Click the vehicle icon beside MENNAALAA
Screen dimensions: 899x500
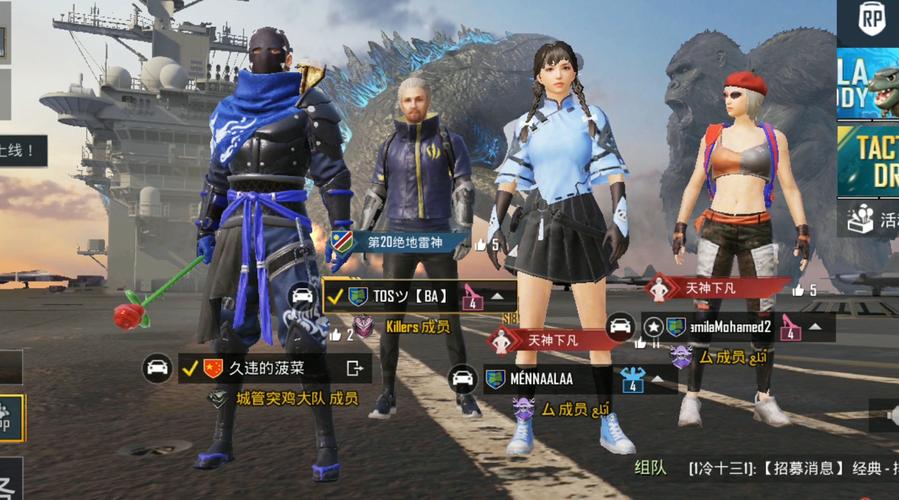click(x=462, y=379)
